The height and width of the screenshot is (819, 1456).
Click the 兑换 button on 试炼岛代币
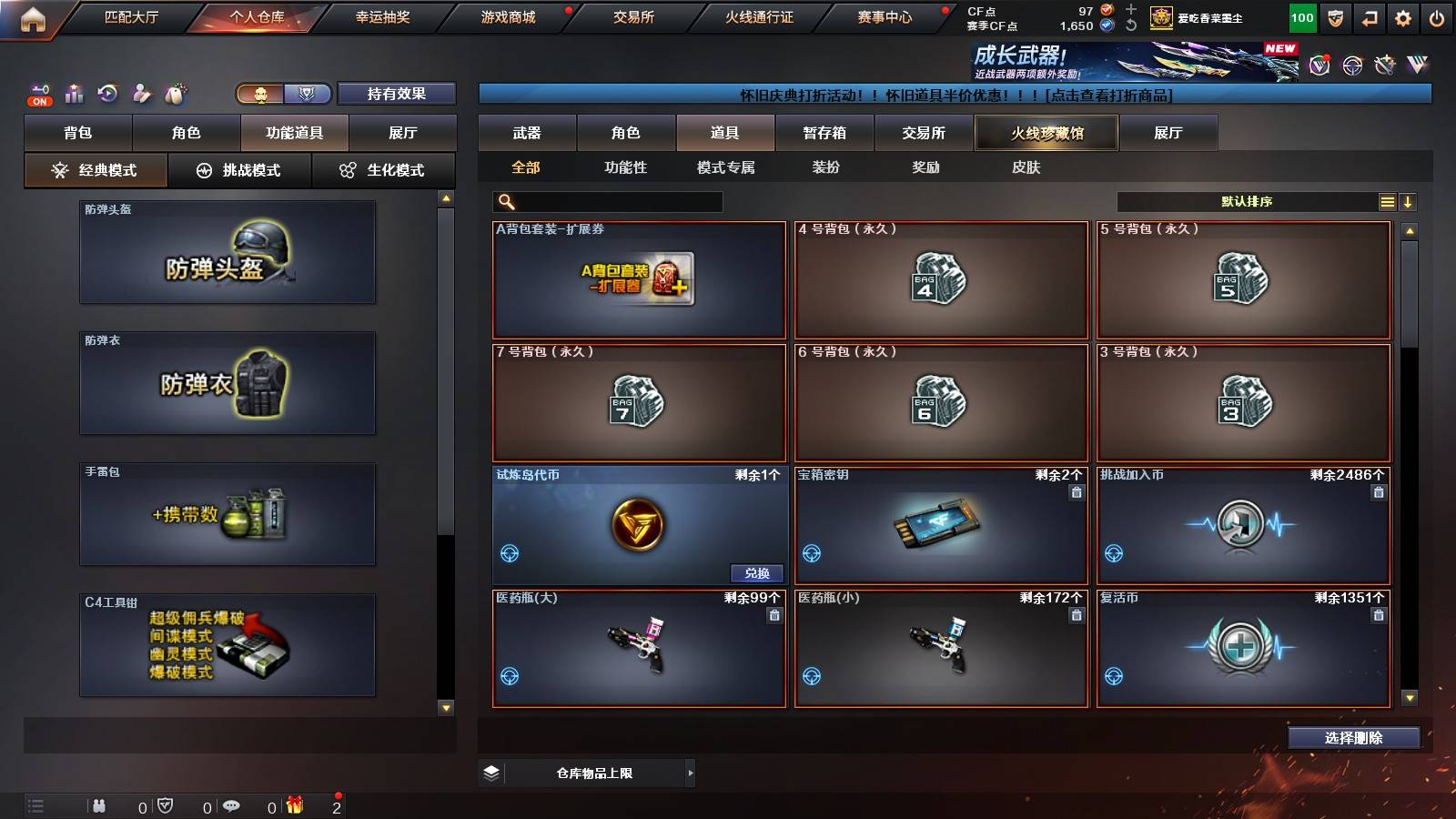coord(758,573)
